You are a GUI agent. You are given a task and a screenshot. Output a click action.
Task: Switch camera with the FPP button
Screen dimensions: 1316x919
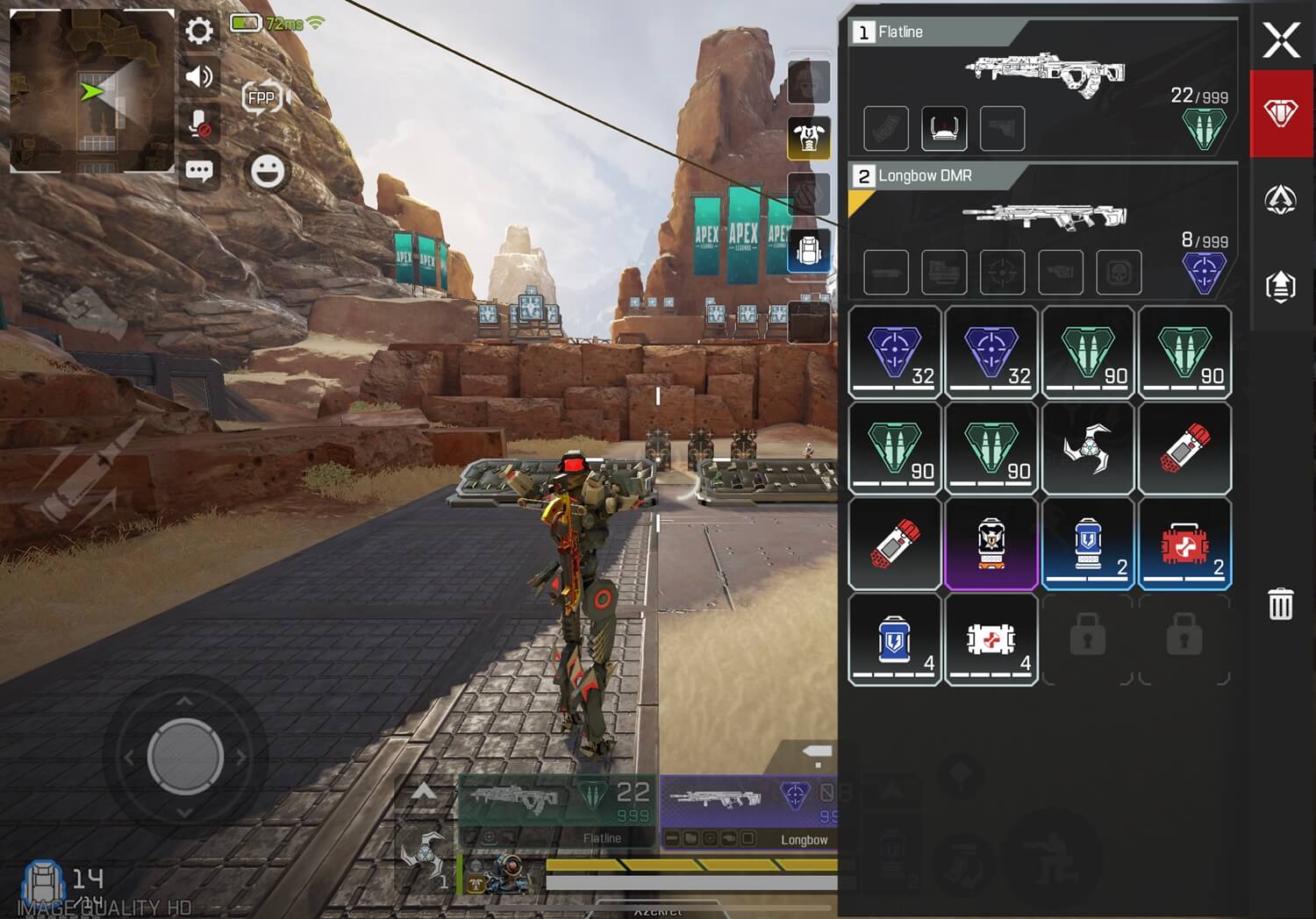point(262,97)
